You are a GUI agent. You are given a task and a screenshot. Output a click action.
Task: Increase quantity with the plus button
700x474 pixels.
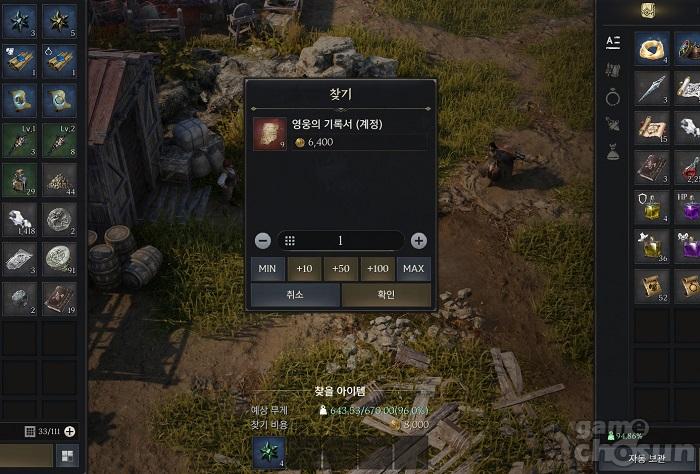pos(419,241)
